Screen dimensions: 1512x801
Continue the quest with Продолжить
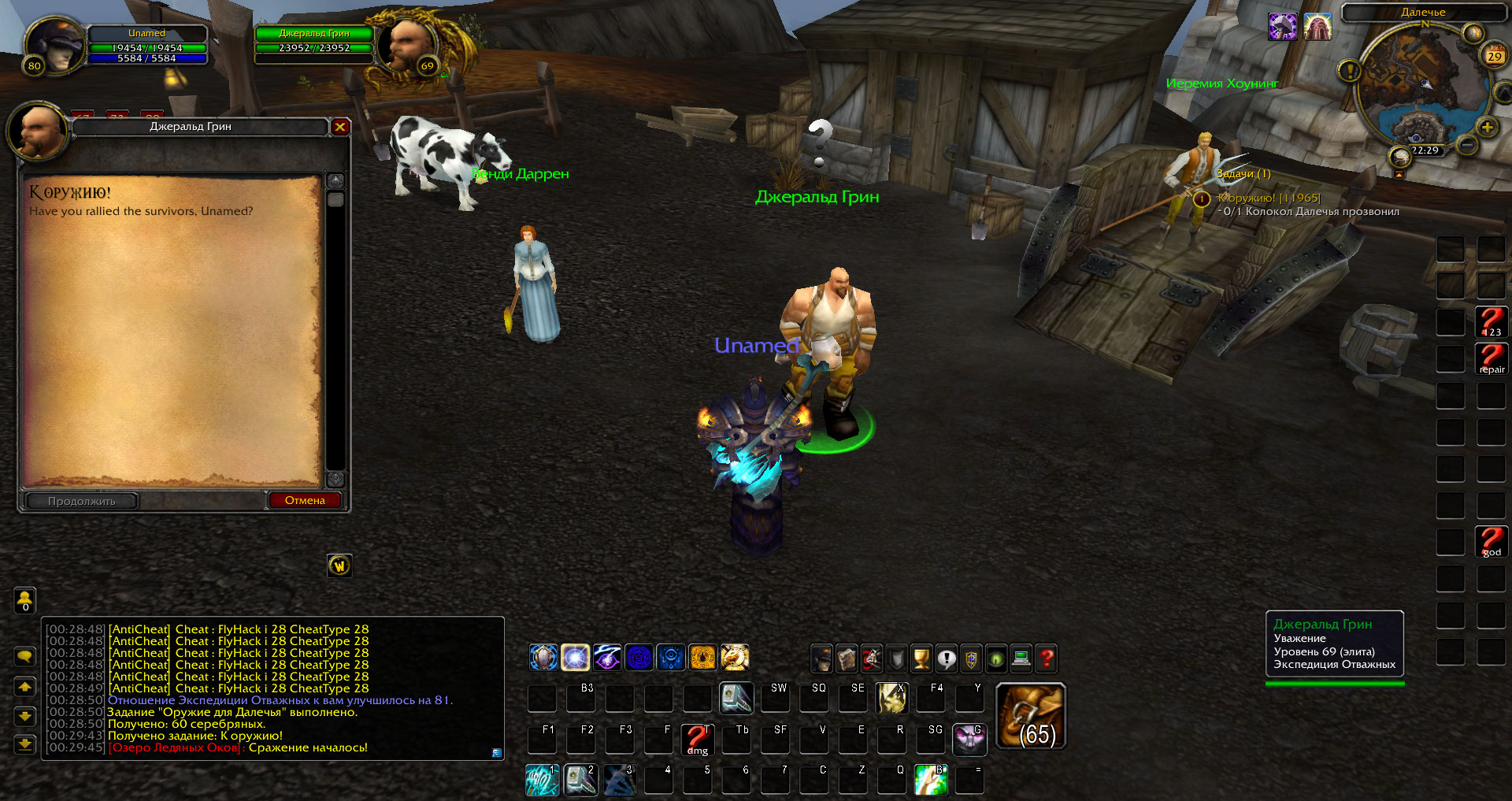tap(82, 501)
